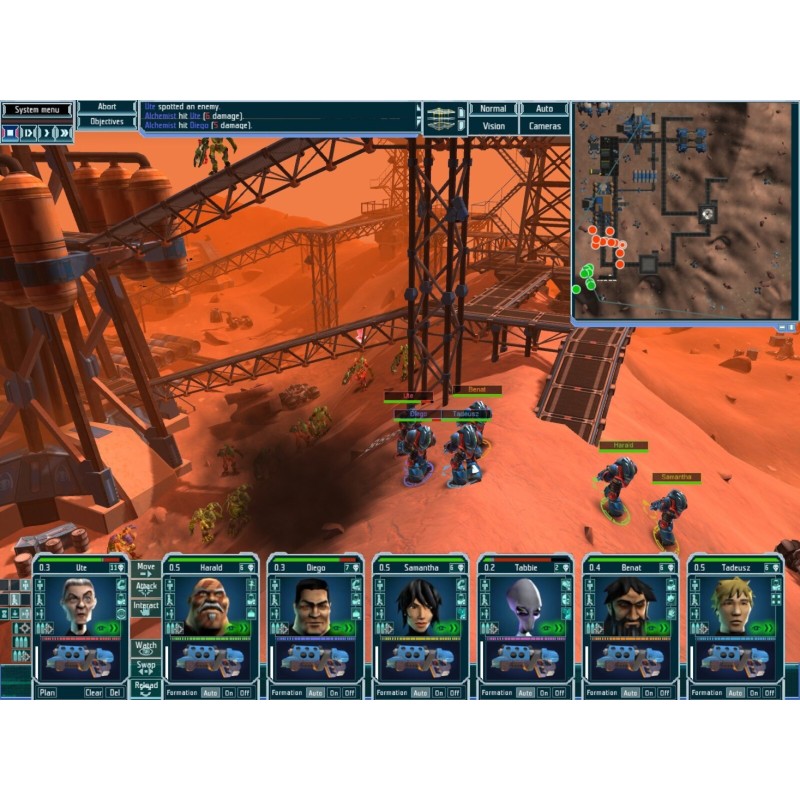Click Tadeusz's weapon slot

[x=735, y=662]
